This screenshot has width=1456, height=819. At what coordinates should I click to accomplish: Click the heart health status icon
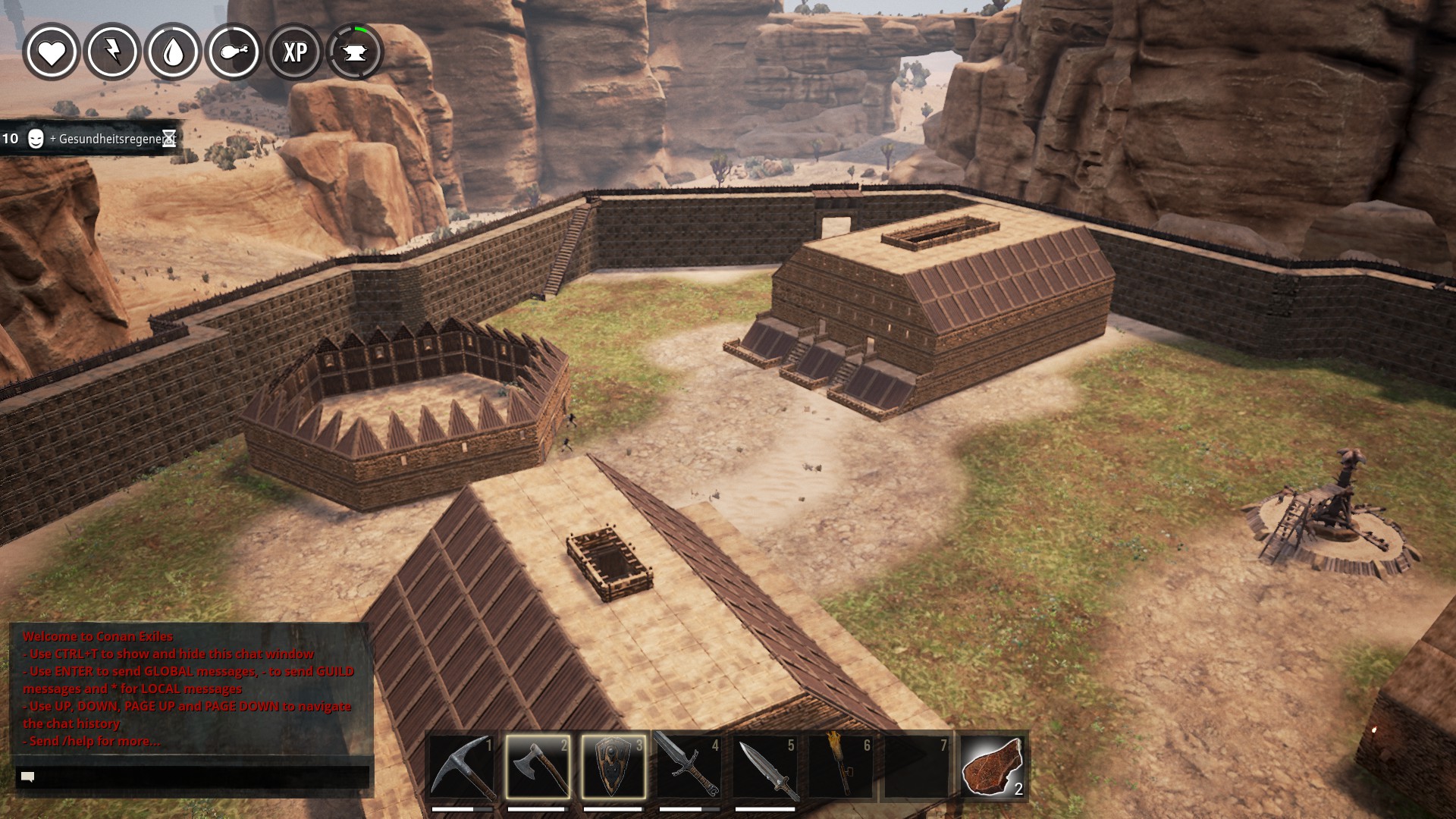click(x=52, y=52)
